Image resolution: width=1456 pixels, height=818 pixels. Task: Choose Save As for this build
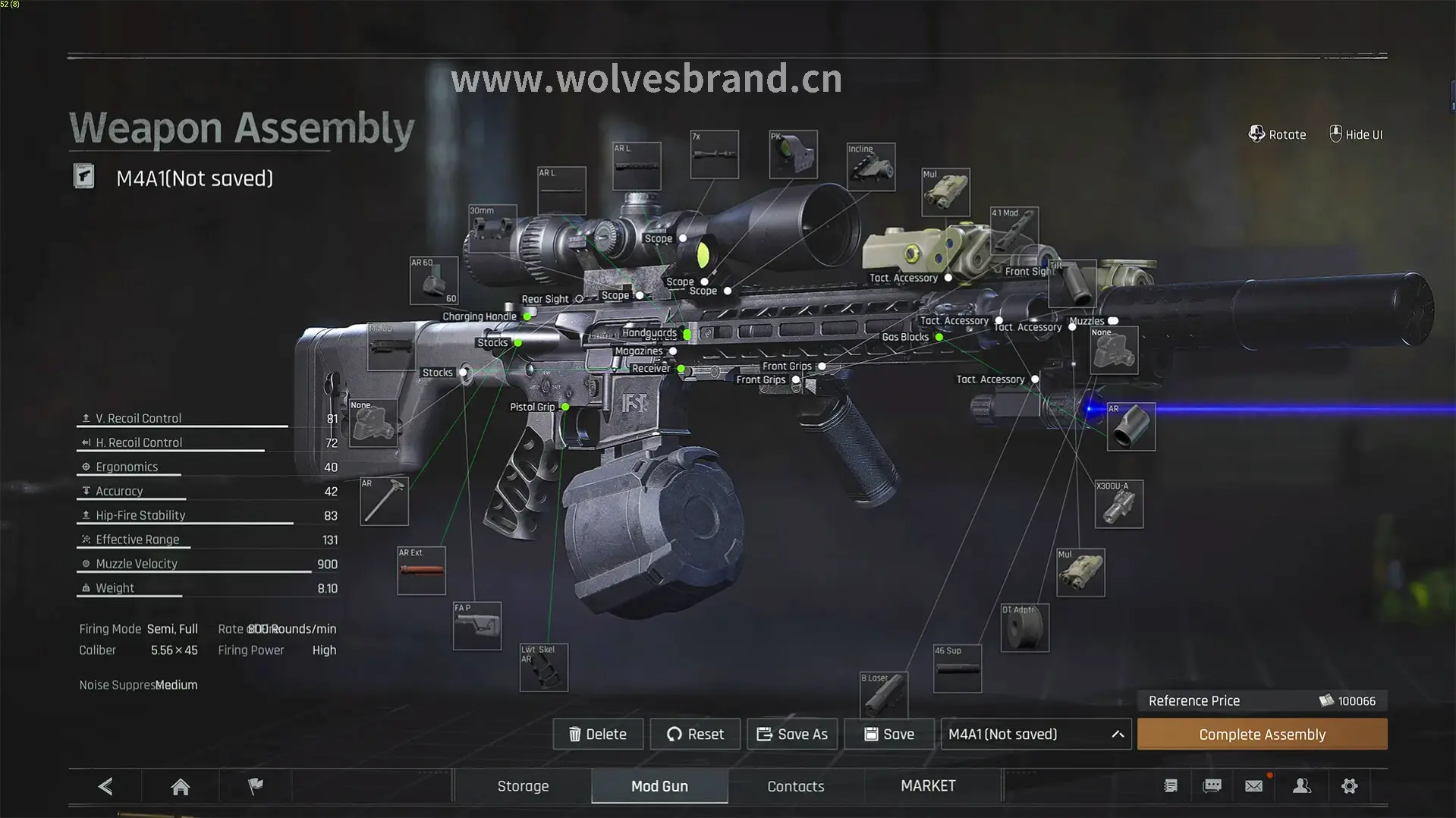pos(792,735)
